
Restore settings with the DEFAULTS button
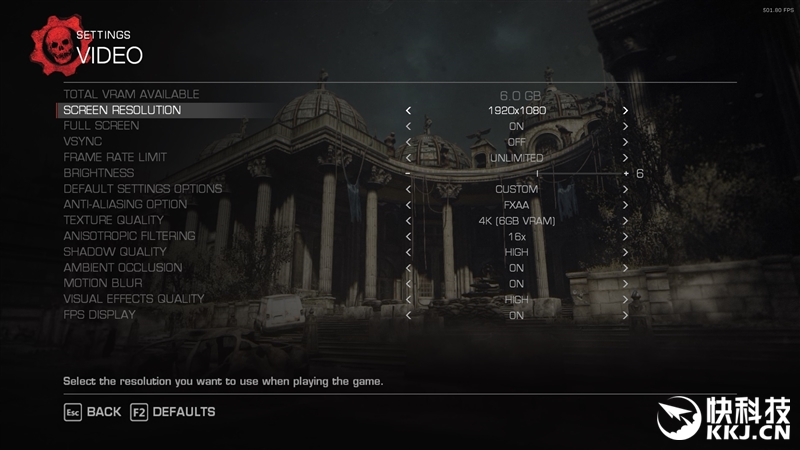pos(172,412)
